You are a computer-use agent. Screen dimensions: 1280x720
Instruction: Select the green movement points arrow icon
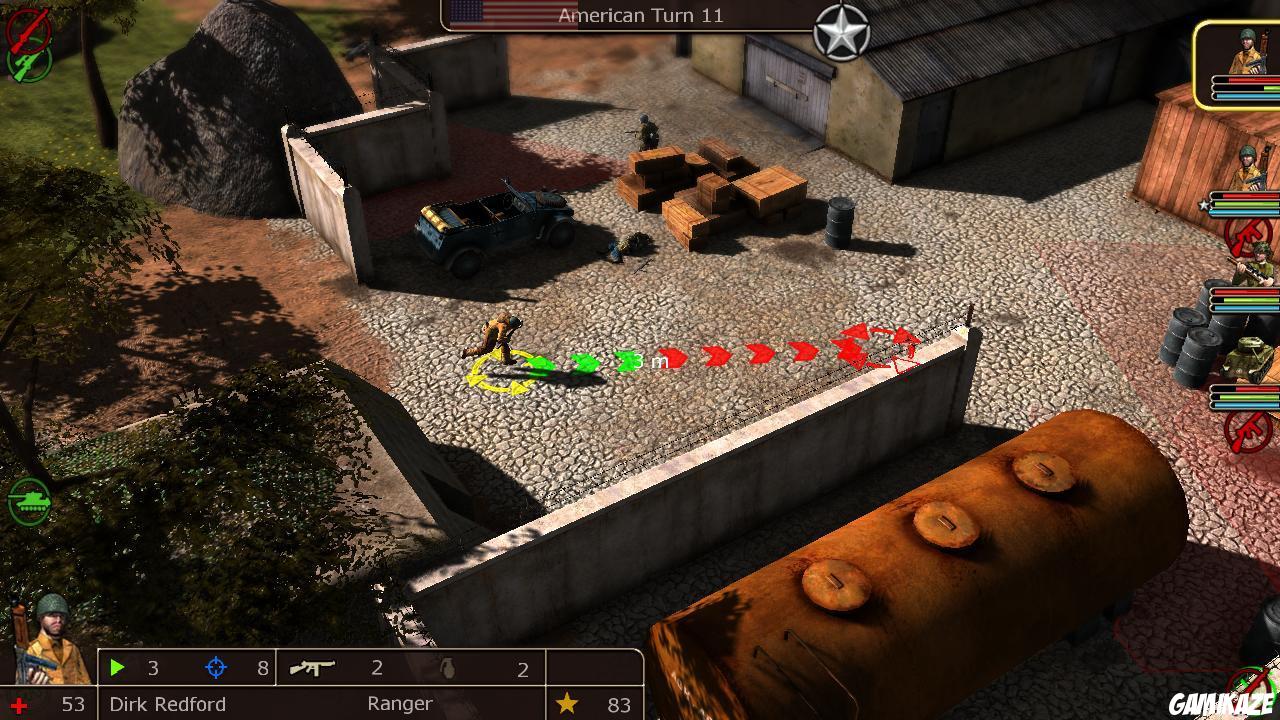(x=117, y=665)
